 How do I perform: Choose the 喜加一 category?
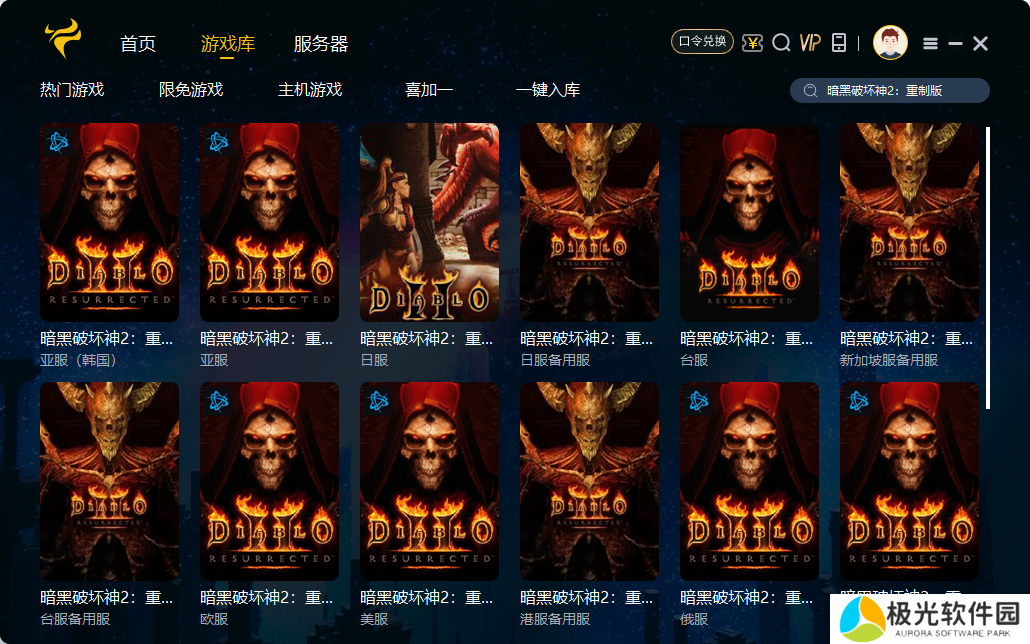(429, 90)
